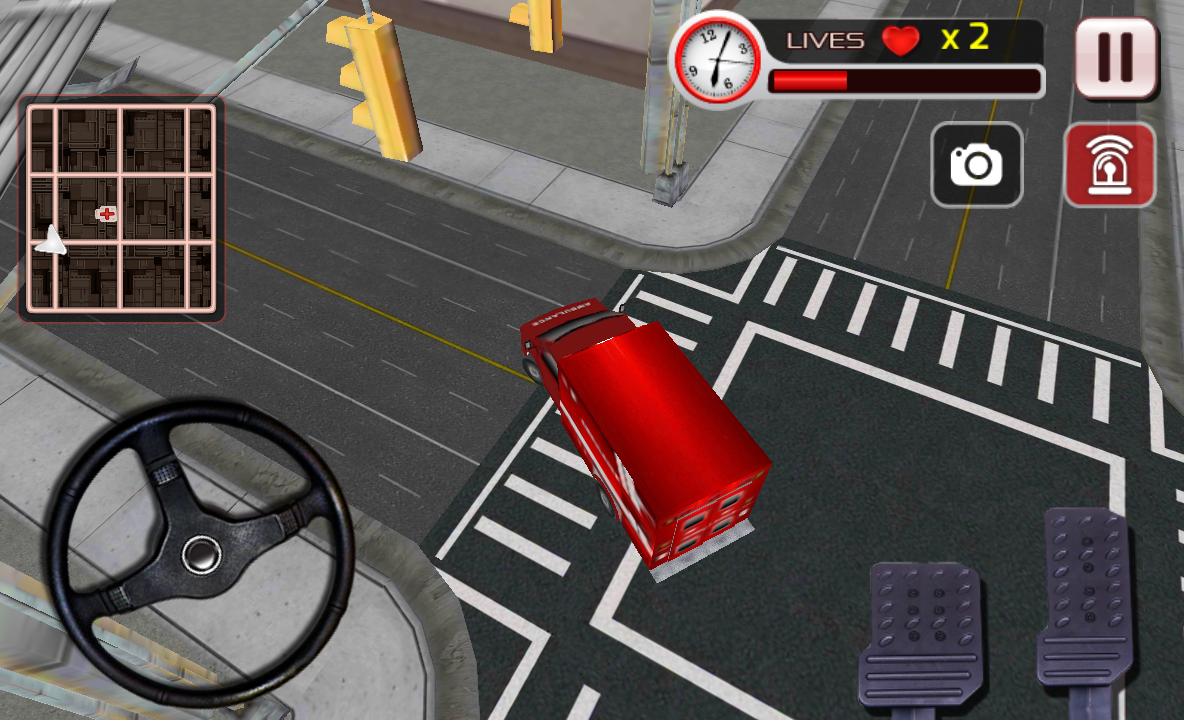This screenshot has width=1184, height=721.
Task: Click the black steering wheel control
Action: tap(201, 553)
